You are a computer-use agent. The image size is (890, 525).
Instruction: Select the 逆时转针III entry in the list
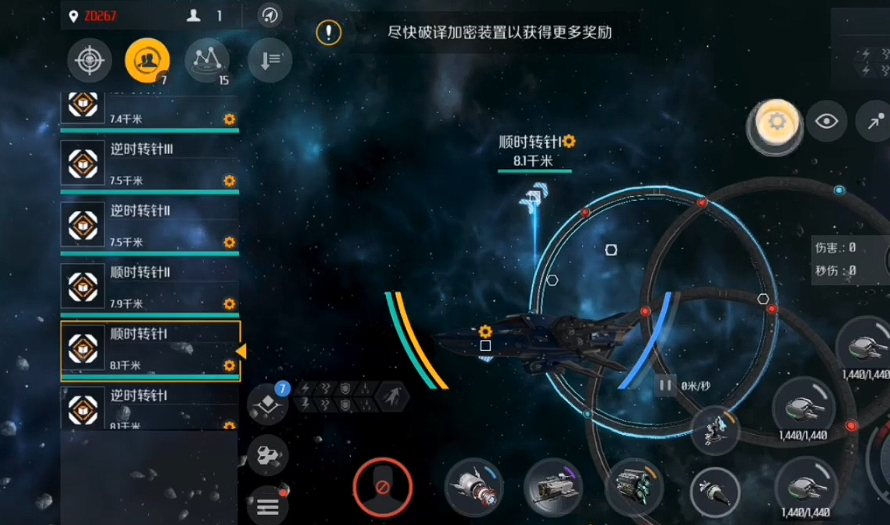point(150,163)
